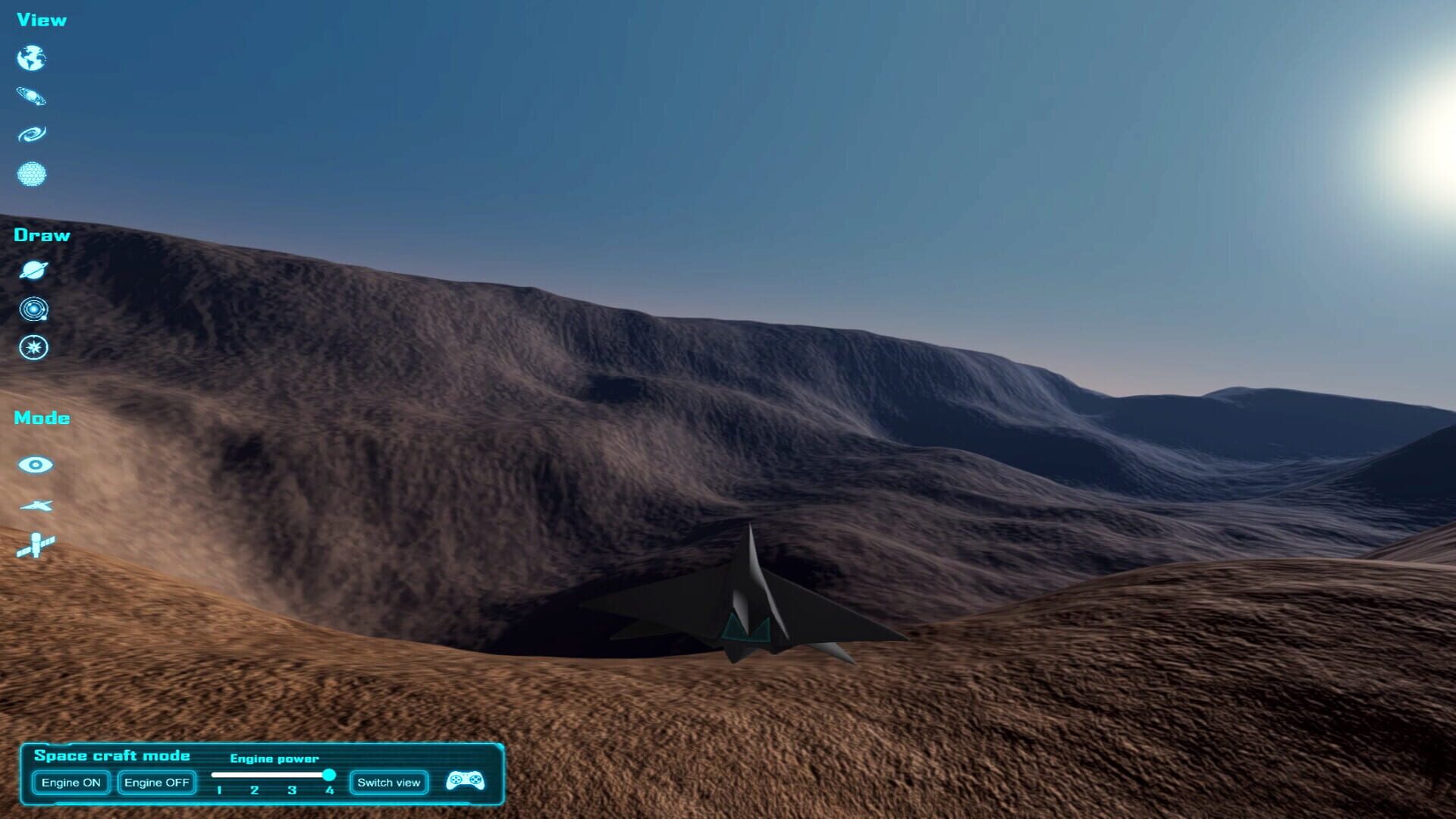Screen dimensions: 1456x819
Task: Activate the spacecraft mode icon
Action: click(x=35, y=506)
